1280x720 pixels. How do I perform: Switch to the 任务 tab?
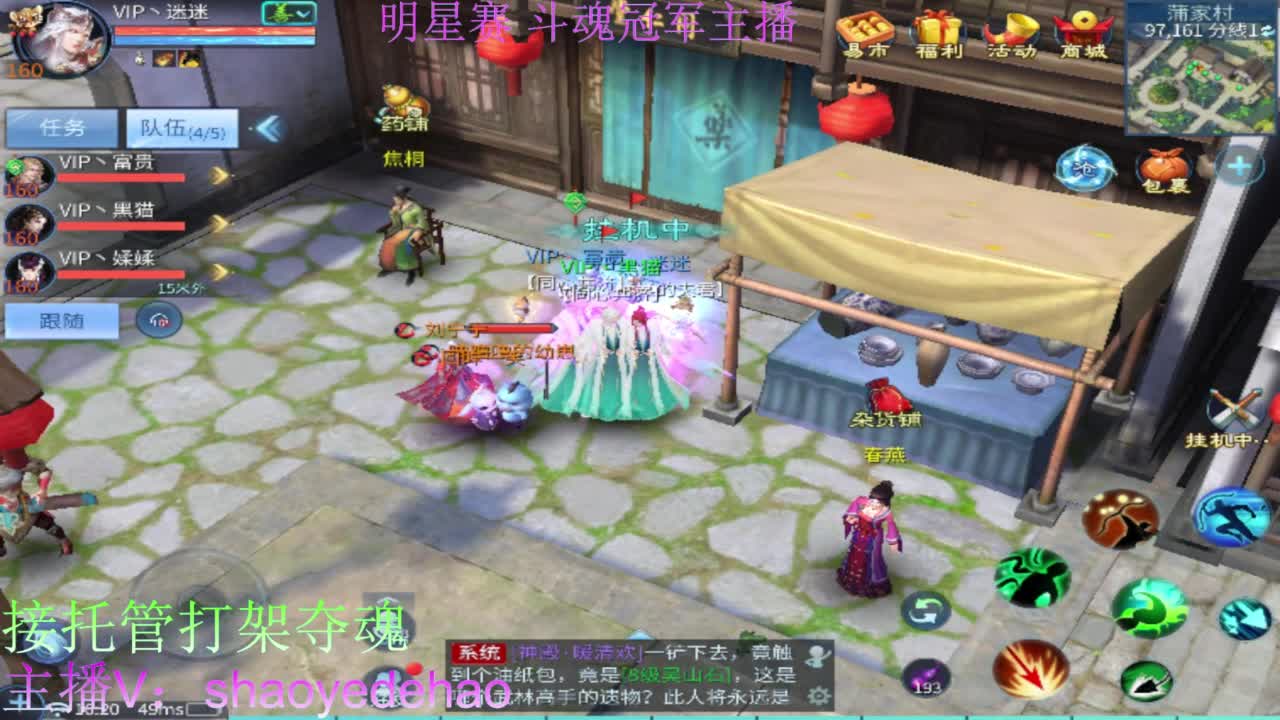62,127
